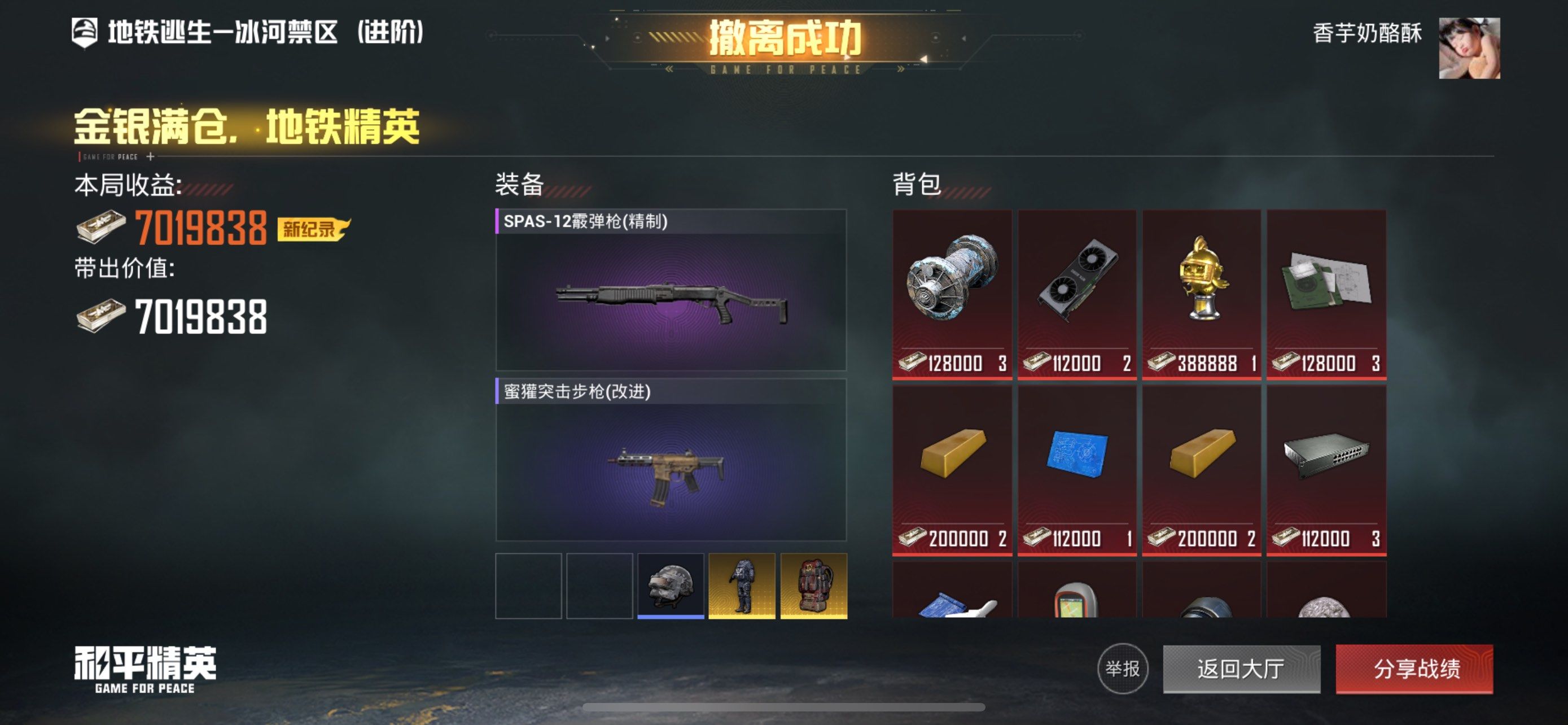This screenshot has width=1568, height=725.
Task: Choose the body armor equipment slot
Action: [742, 586]
